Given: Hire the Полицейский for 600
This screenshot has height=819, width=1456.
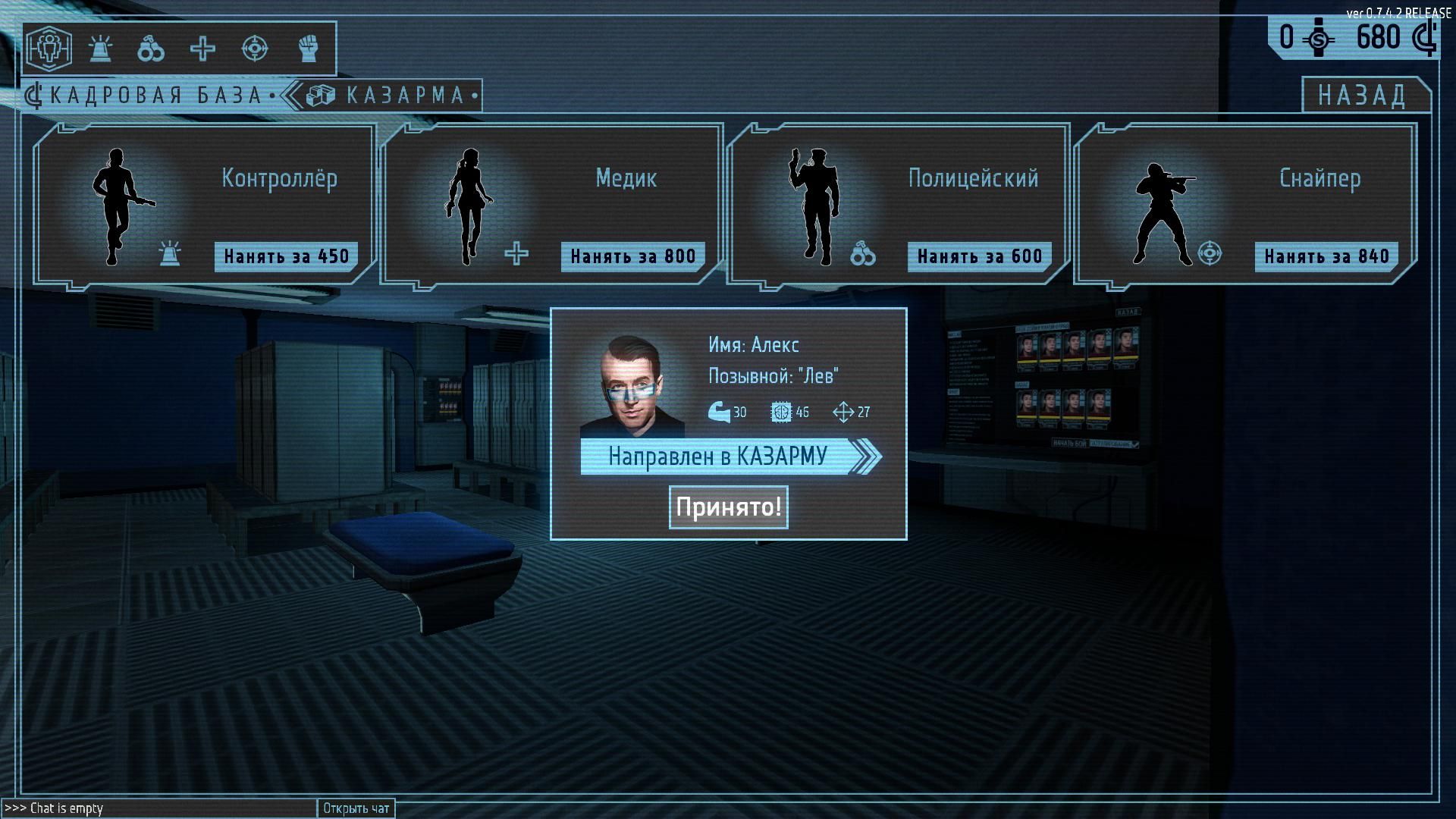Looking at the screenshot, I should 979,256.
